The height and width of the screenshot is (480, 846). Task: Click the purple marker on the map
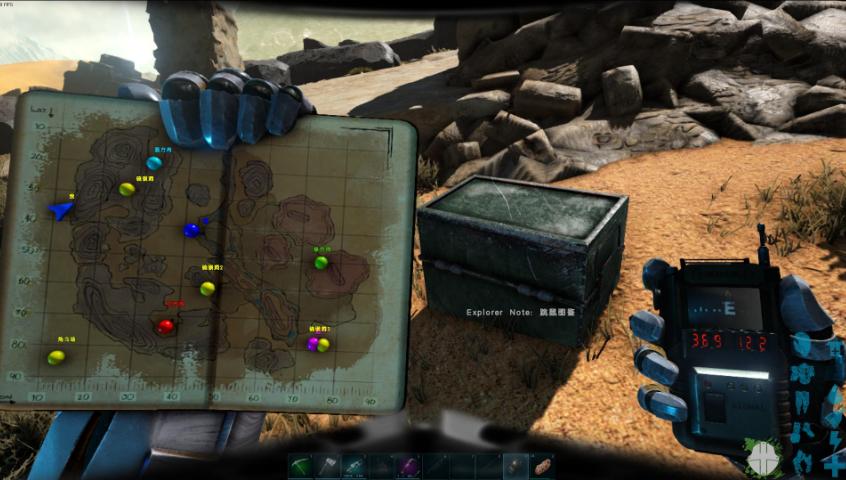pos(314,344)
